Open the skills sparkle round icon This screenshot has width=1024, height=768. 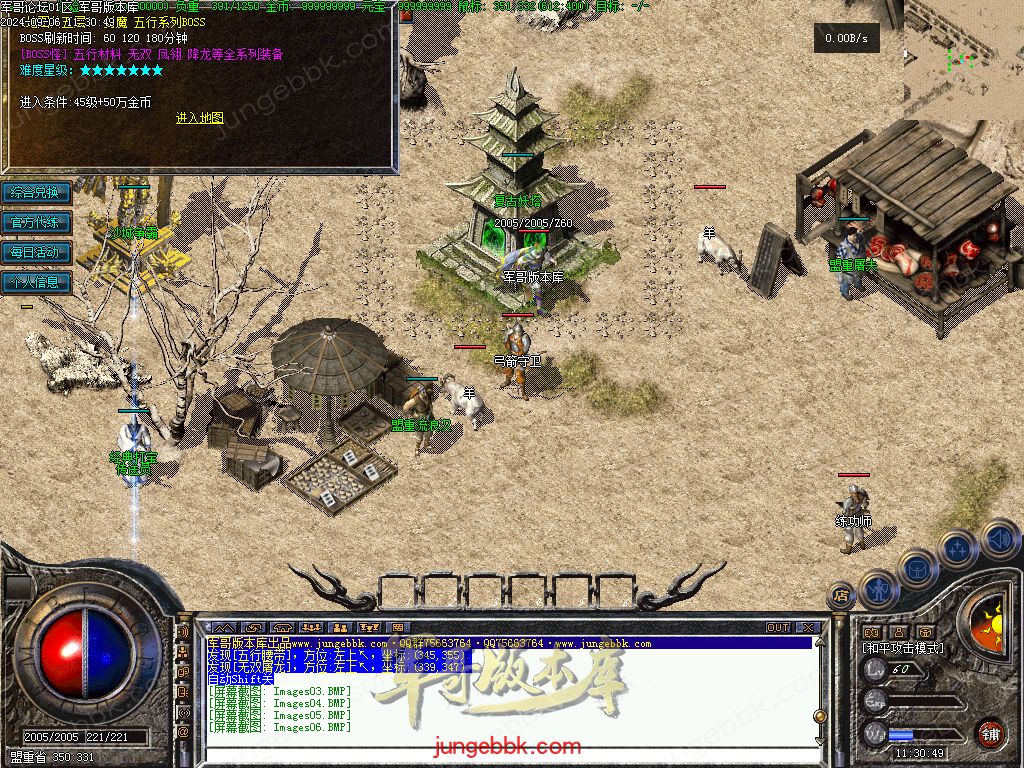point(958,549)
